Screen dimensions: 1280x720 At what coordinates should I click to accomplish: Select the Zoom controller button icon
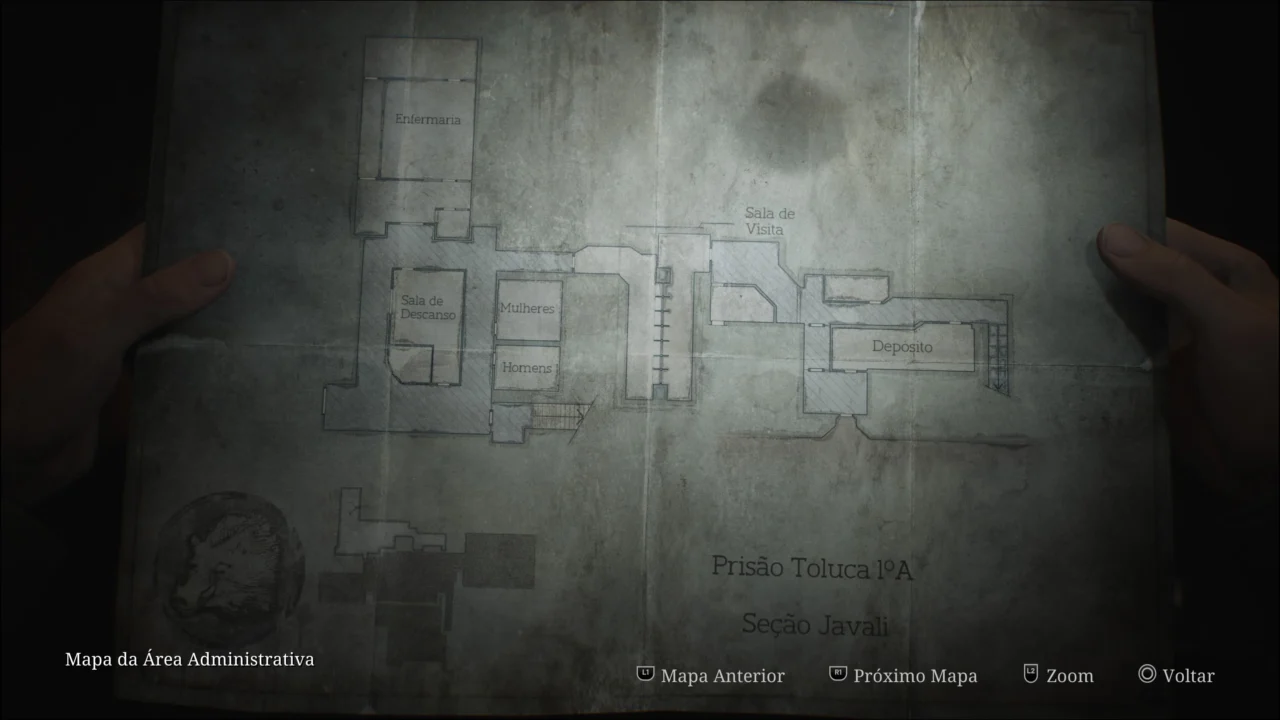(x=1029, y=675)
